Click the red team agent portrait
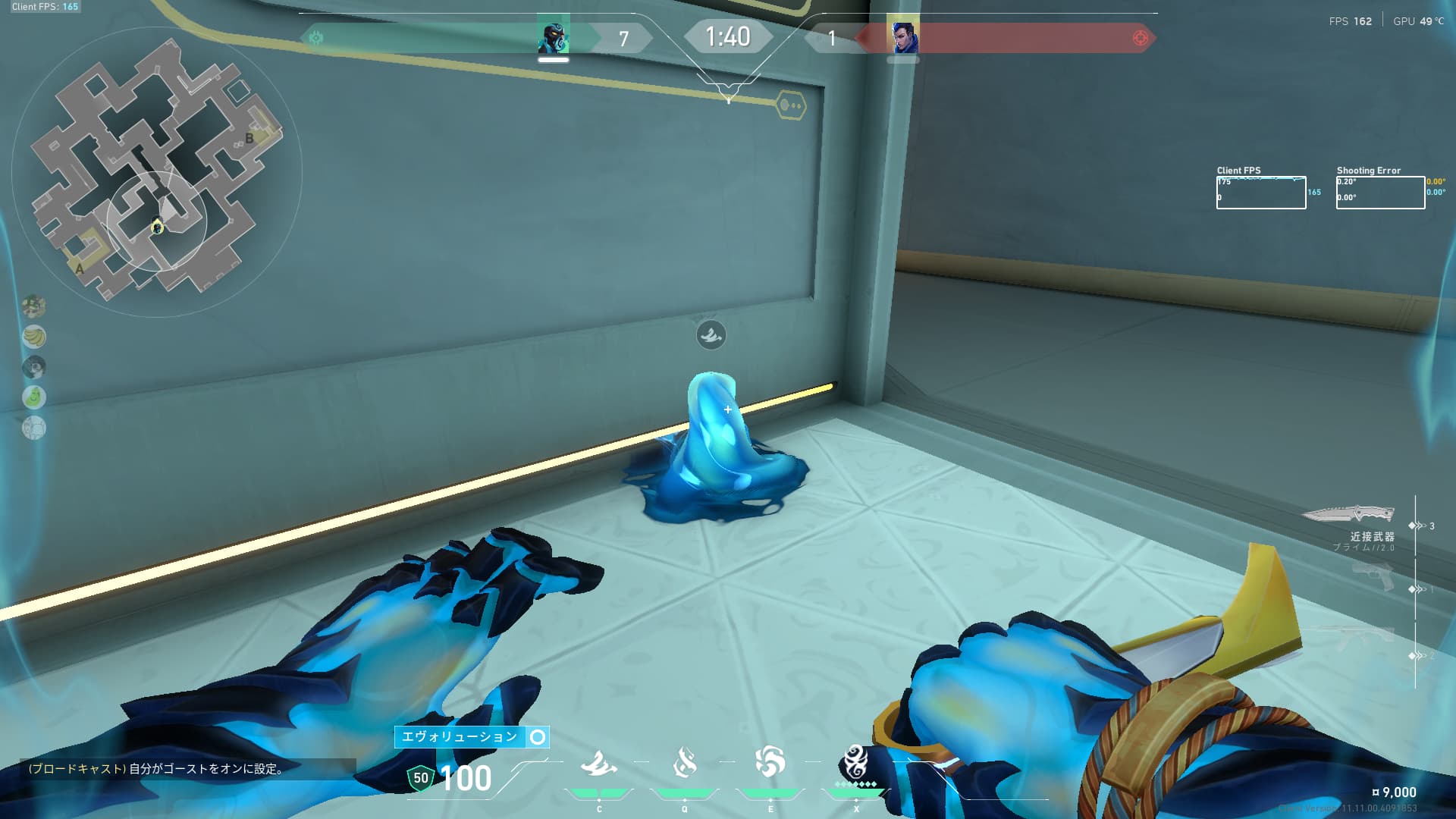 (902, 37)
